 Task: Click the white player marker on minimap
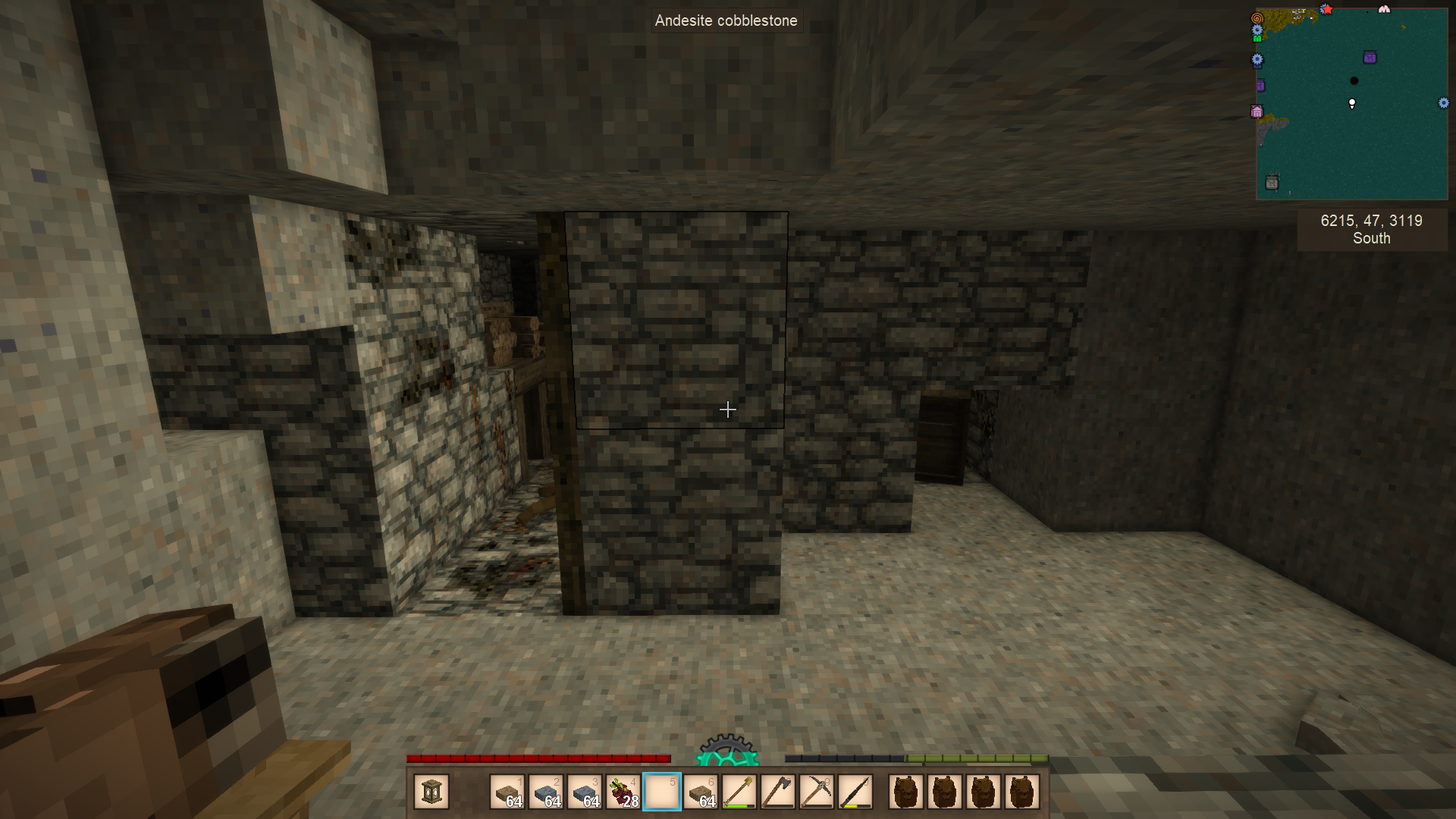pyautogui.click(x=1352, y=103)
